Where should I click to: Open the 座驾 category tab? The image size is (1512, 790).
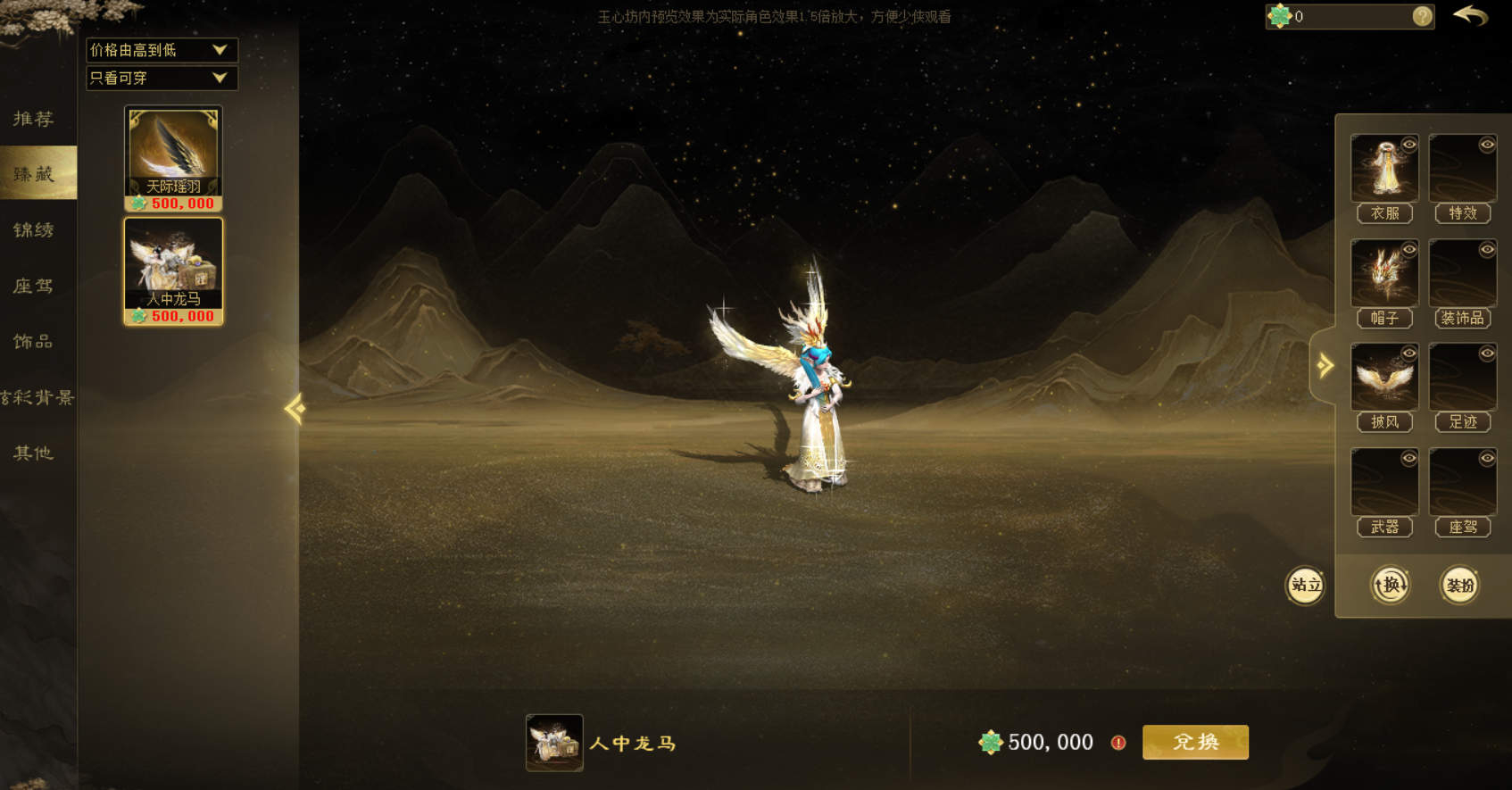(34, 286)
